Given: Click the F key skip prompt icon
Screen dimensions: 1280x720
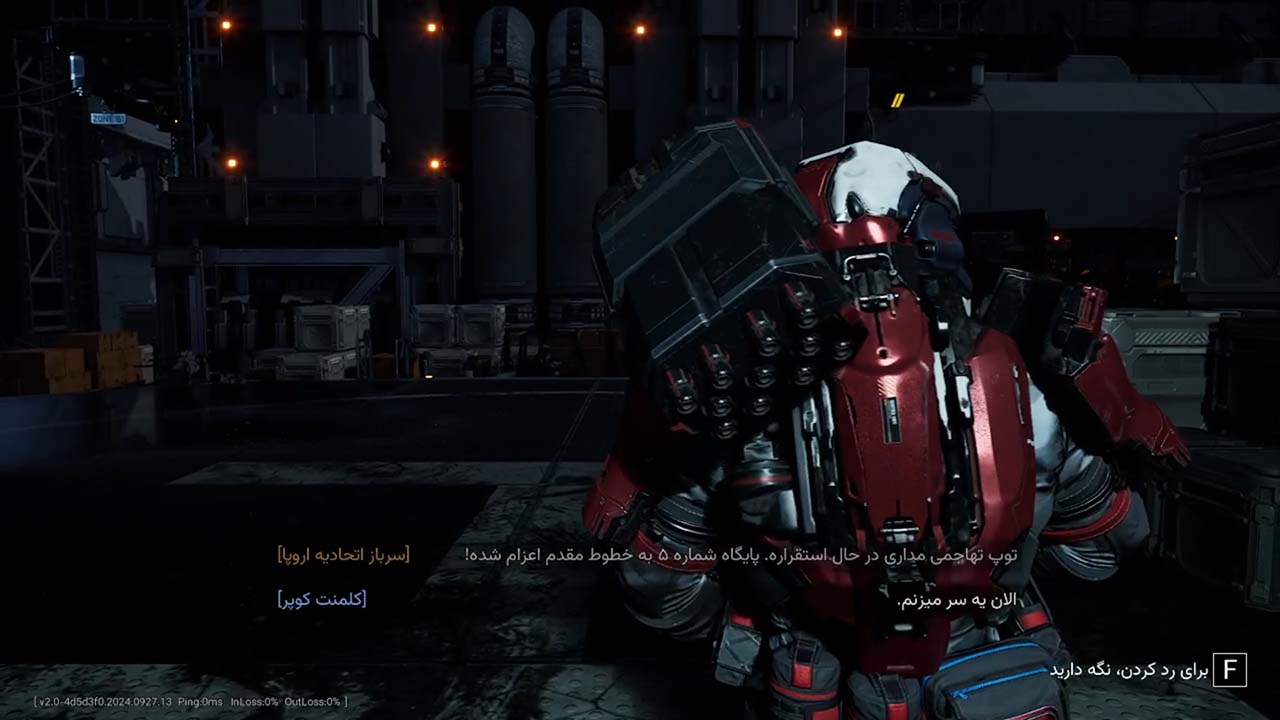Looking at the screenshot, I should click(x=1232, y=668).
